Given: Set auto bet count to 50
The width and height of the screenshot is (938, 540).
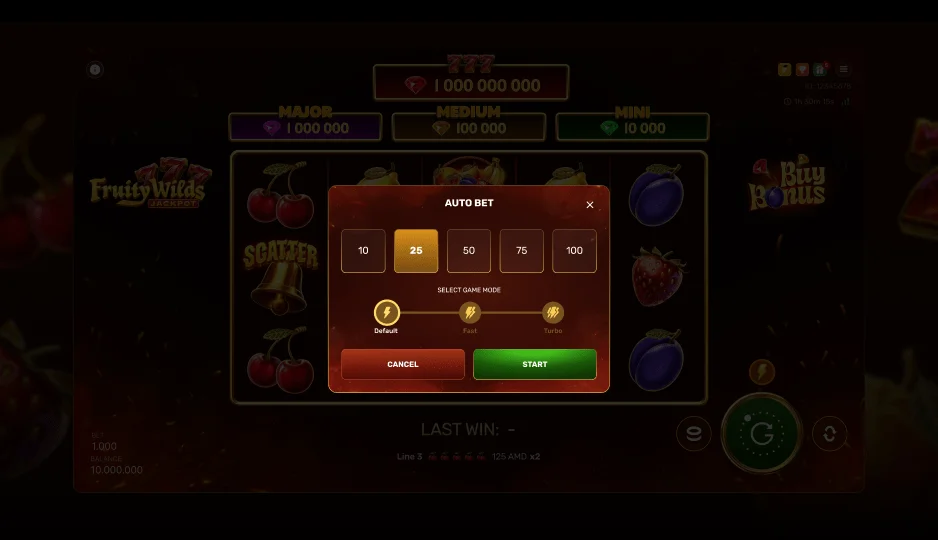Looking at the screenshot, I should (x=469, y=251).
